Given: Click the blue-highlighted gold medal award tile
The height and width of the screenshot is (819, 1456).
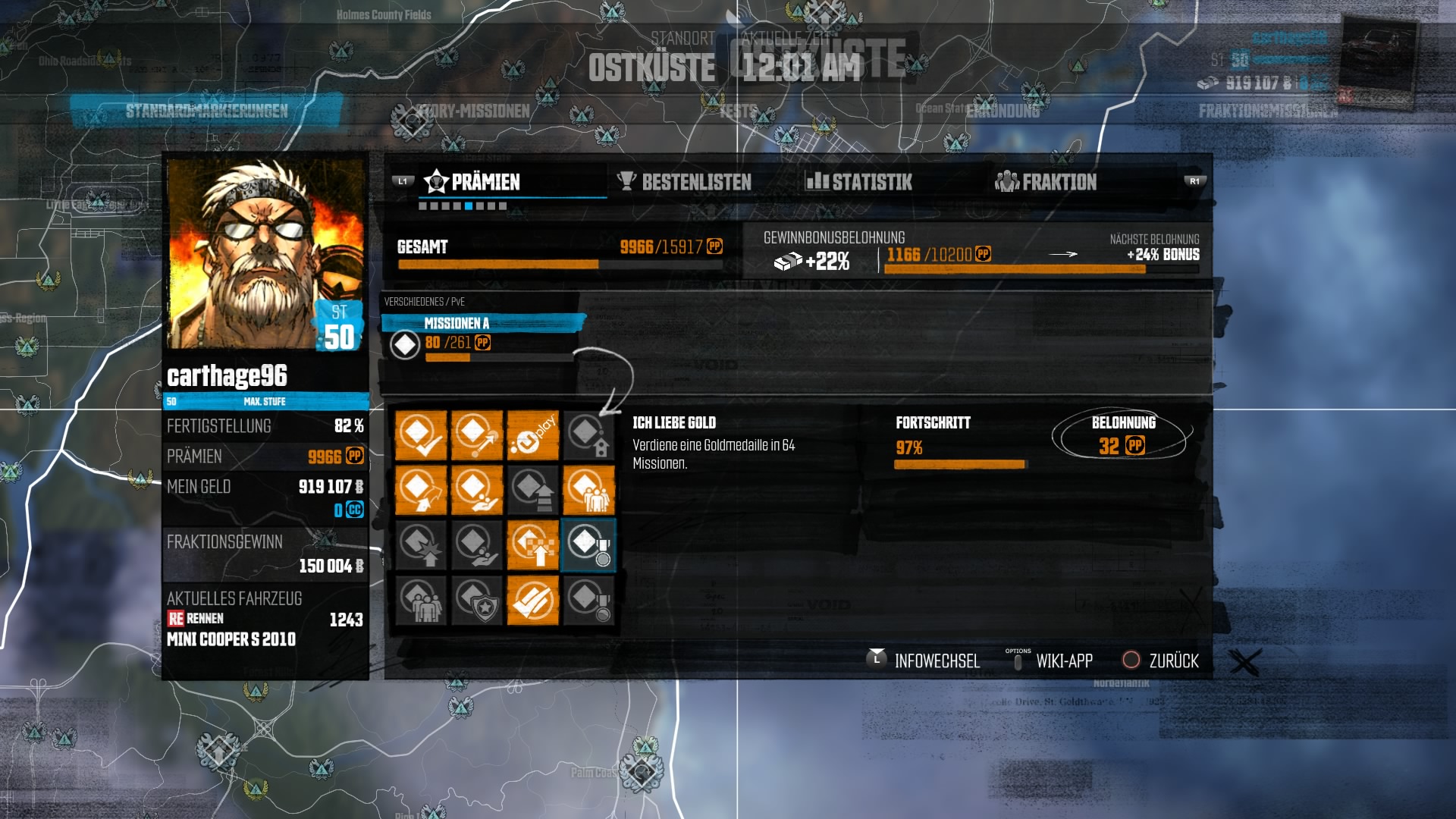Looking at the screenshot, I should (x=589, y=544).
